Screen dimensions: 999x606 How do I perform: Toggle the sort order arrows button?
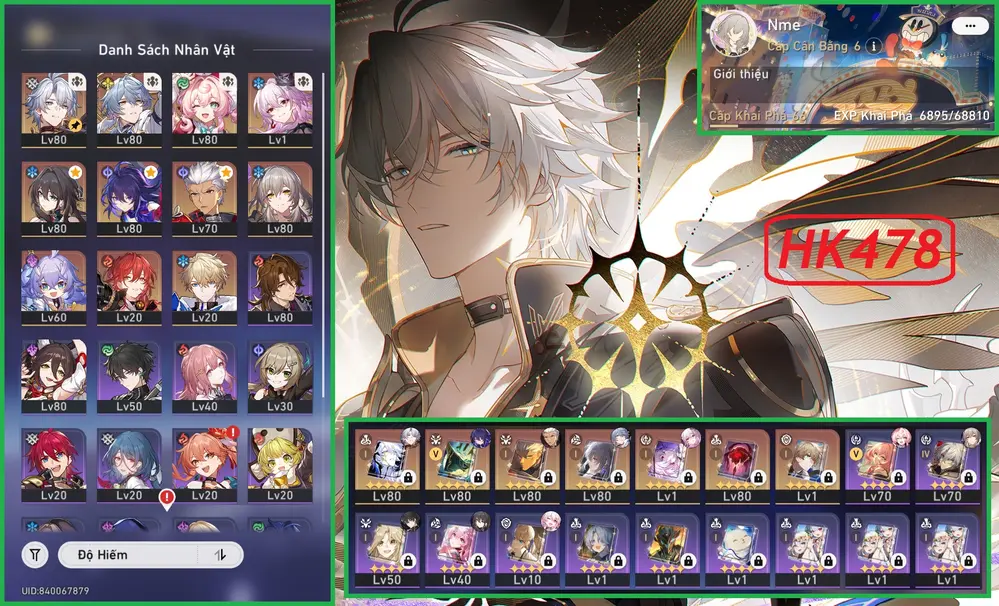coord(220,554)
